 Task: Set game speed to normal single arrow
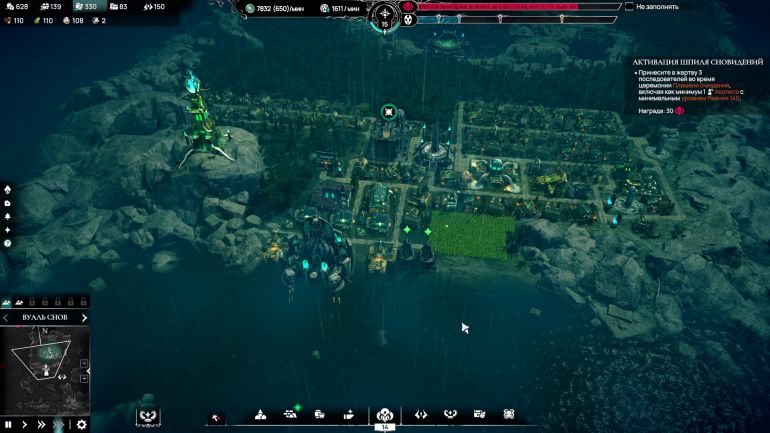click(x=24, y=424)
